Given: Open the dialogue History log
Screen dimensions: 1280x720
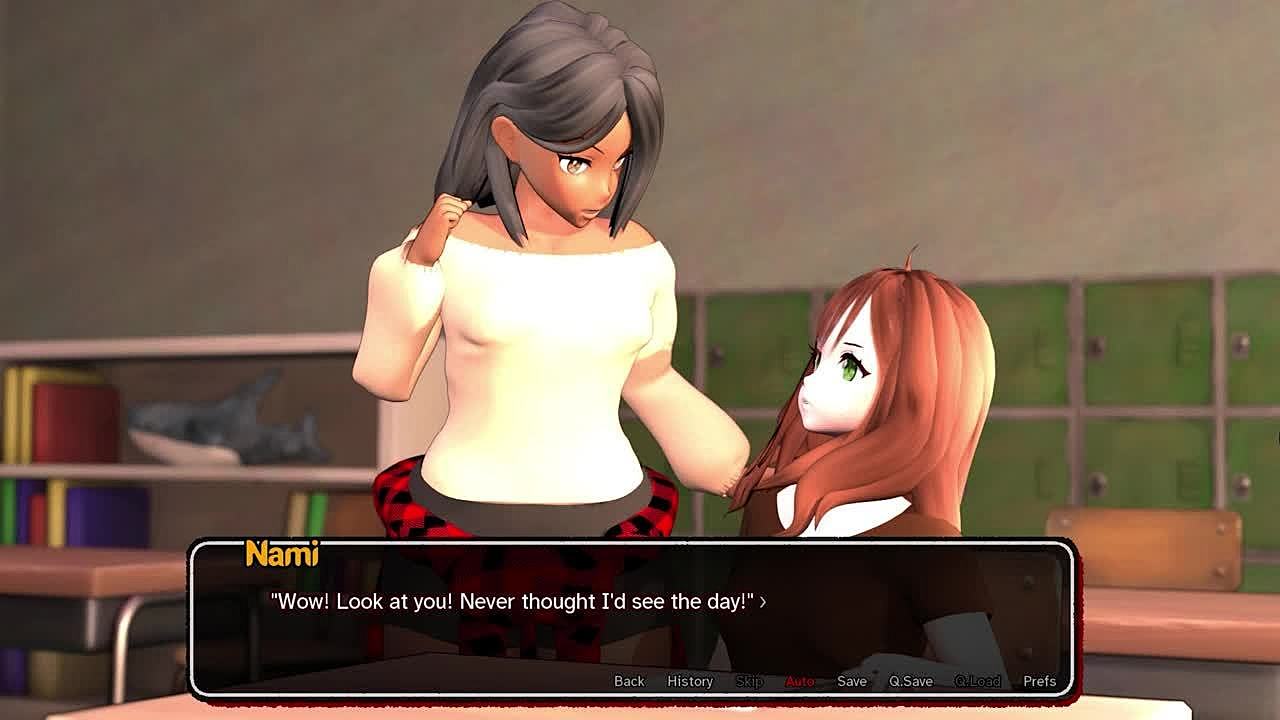Looking at the screenshot, I should [x=690, y=681].
